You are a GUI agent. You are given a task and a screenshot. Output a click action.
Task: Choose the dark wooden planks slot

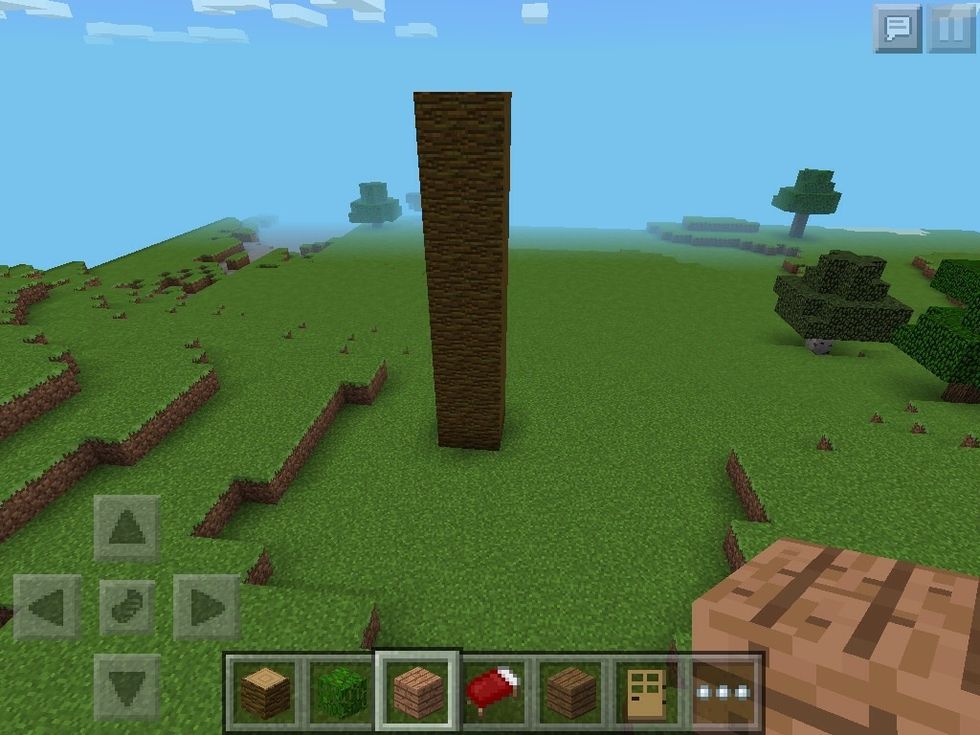click(571, 691)
